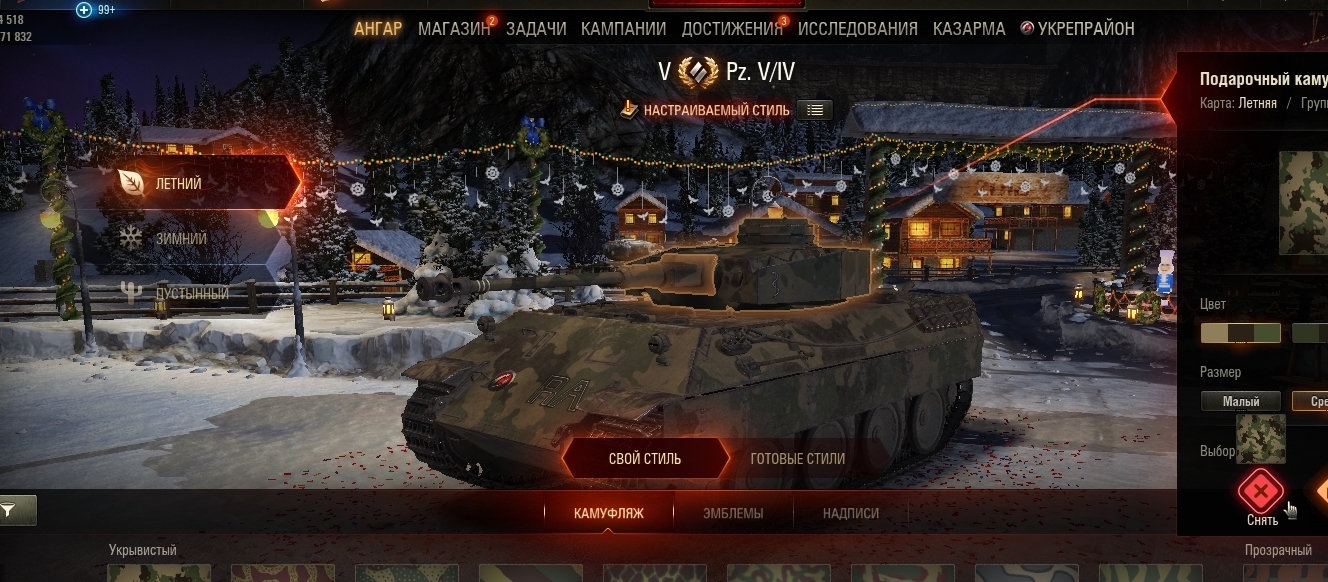Choose the Зимний season option
The image size is (1328, 582).
click(x=180, y=239)
